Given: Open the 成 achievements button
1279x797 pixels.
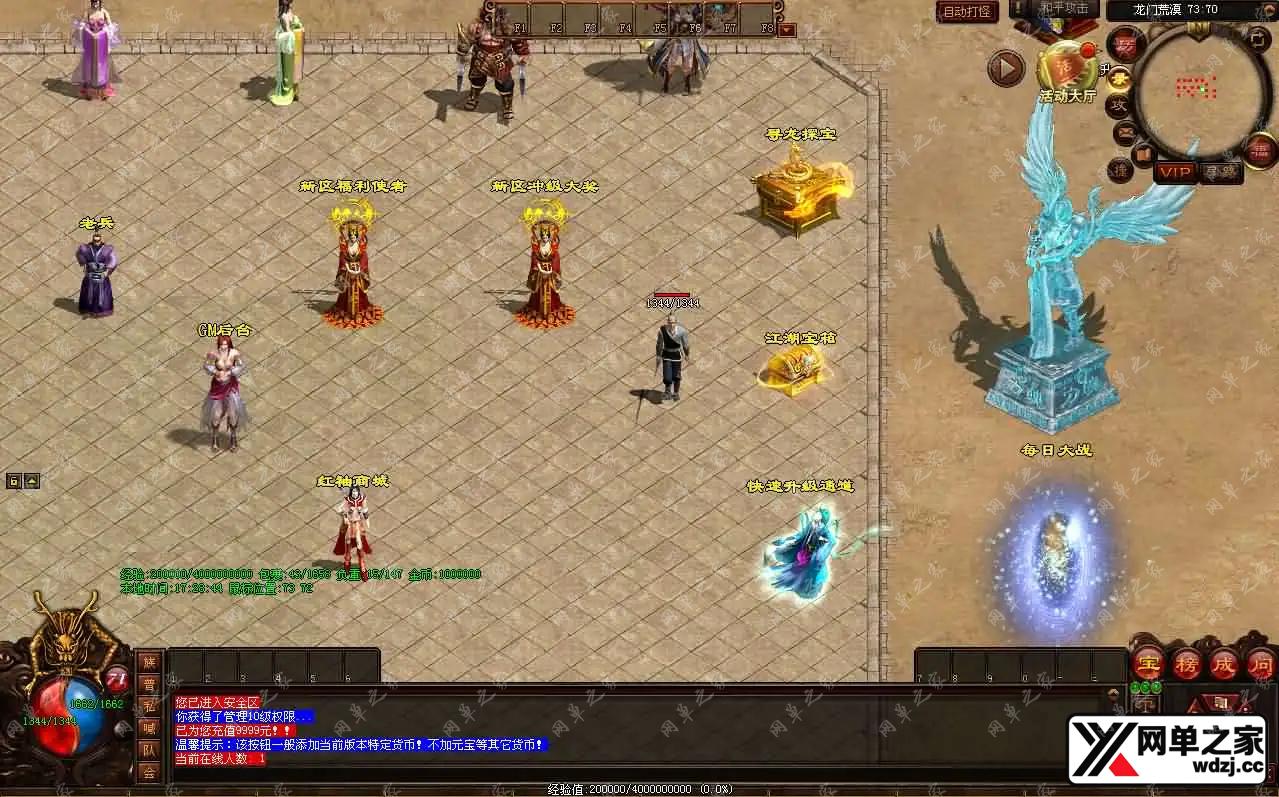Looking at the screenshot, I should pos(1224,662).
